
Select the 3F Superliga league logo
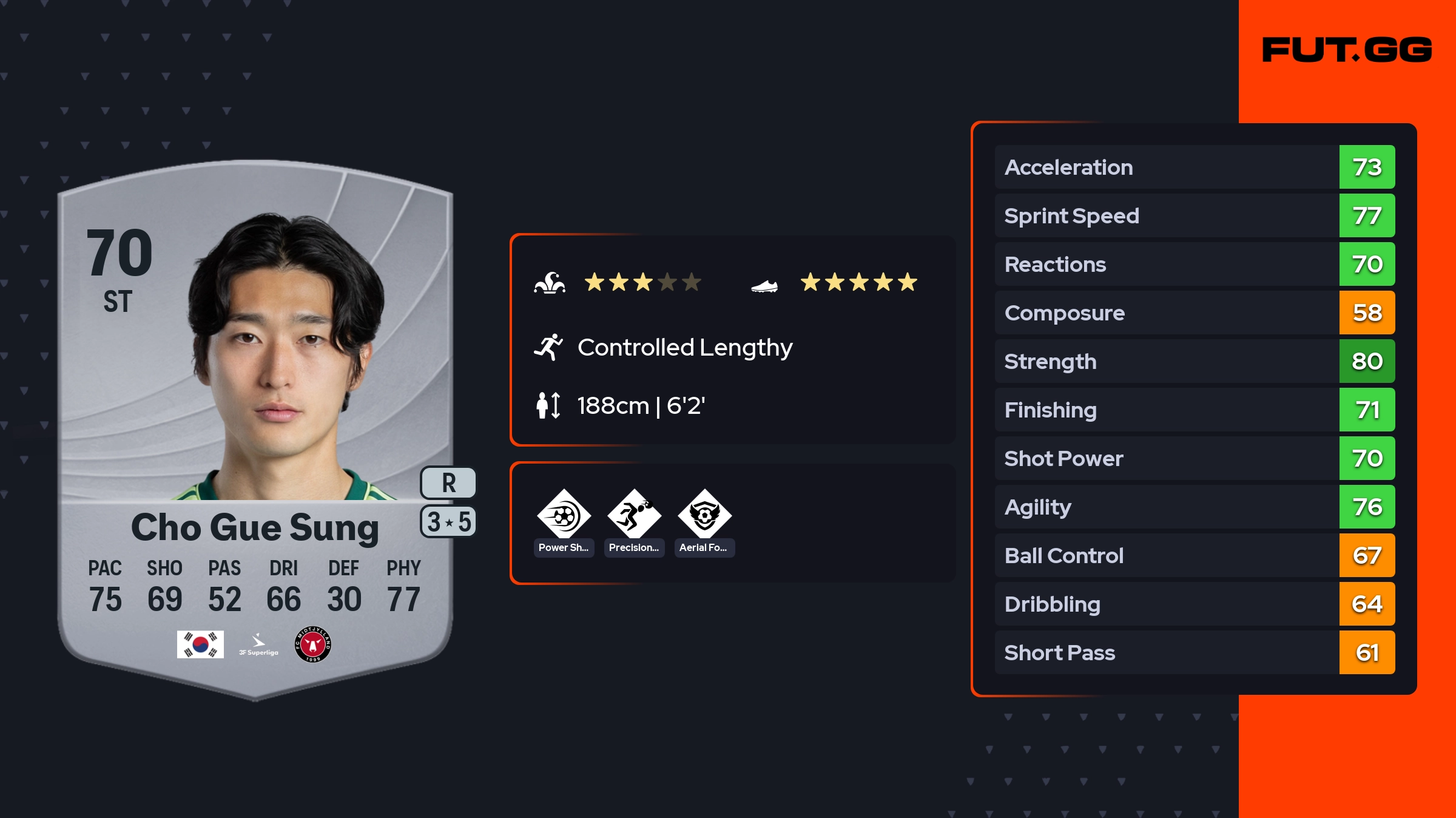(258, 645)
